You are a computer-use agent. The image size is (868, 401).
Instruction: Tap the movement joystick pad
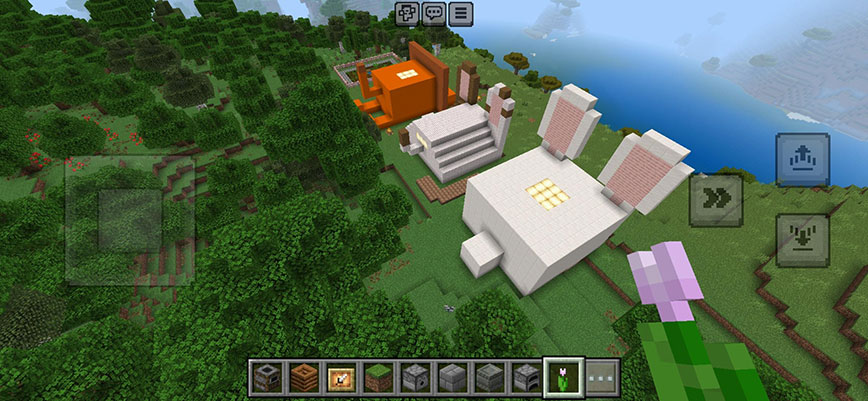click(x=130, y=220)
